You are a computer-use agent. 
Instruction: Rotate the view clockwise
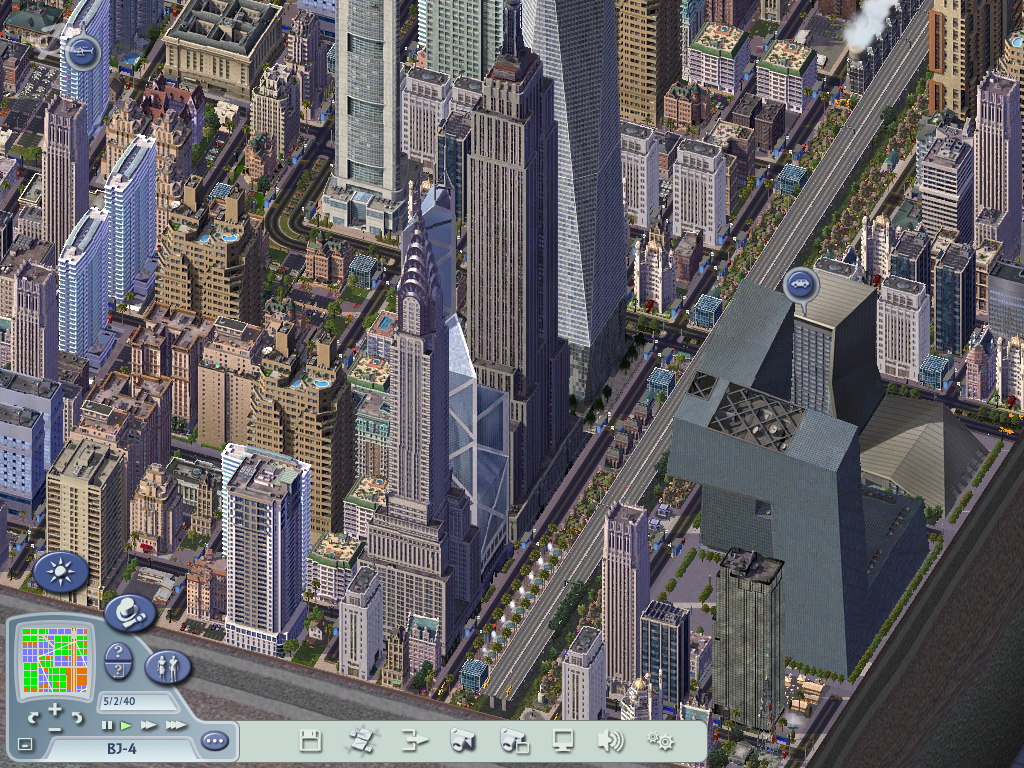pos(75,718)
